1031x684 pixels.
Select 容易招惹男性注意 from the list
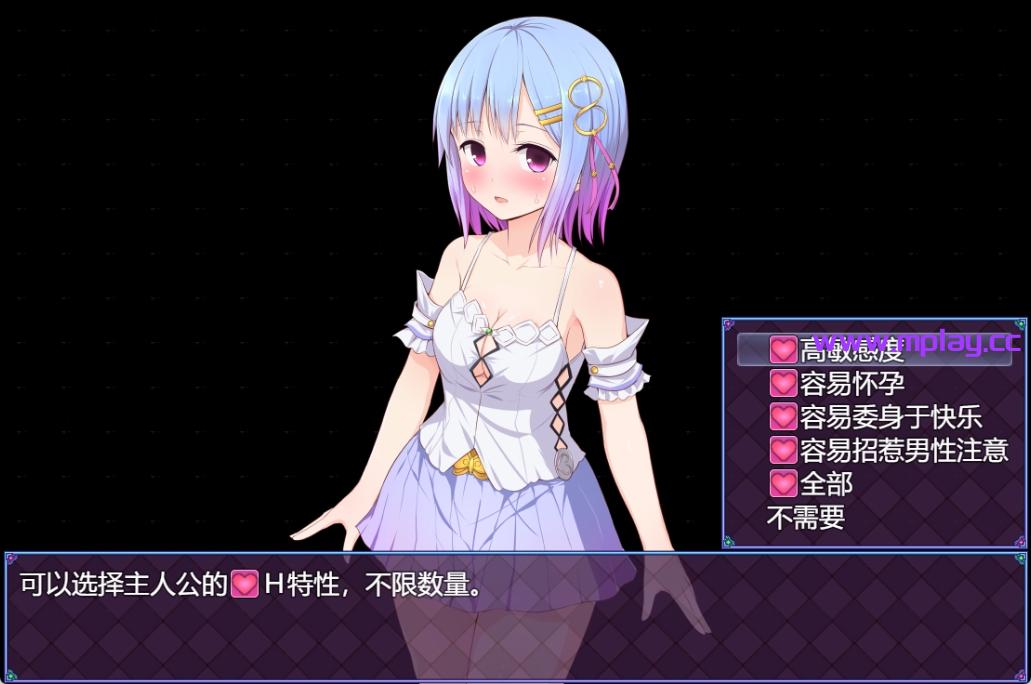pyautogui.click(x=888, y=451)
